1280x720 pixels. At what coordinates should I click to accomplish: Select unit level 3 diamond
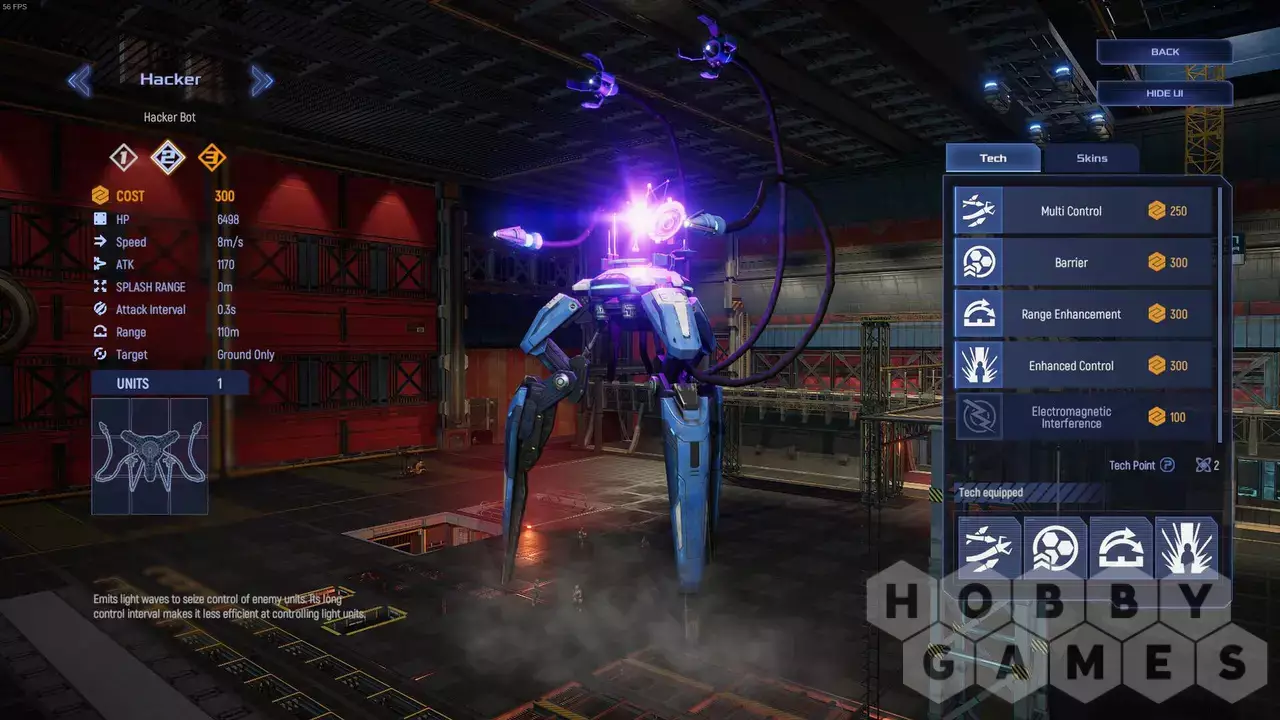pos(211,157)
